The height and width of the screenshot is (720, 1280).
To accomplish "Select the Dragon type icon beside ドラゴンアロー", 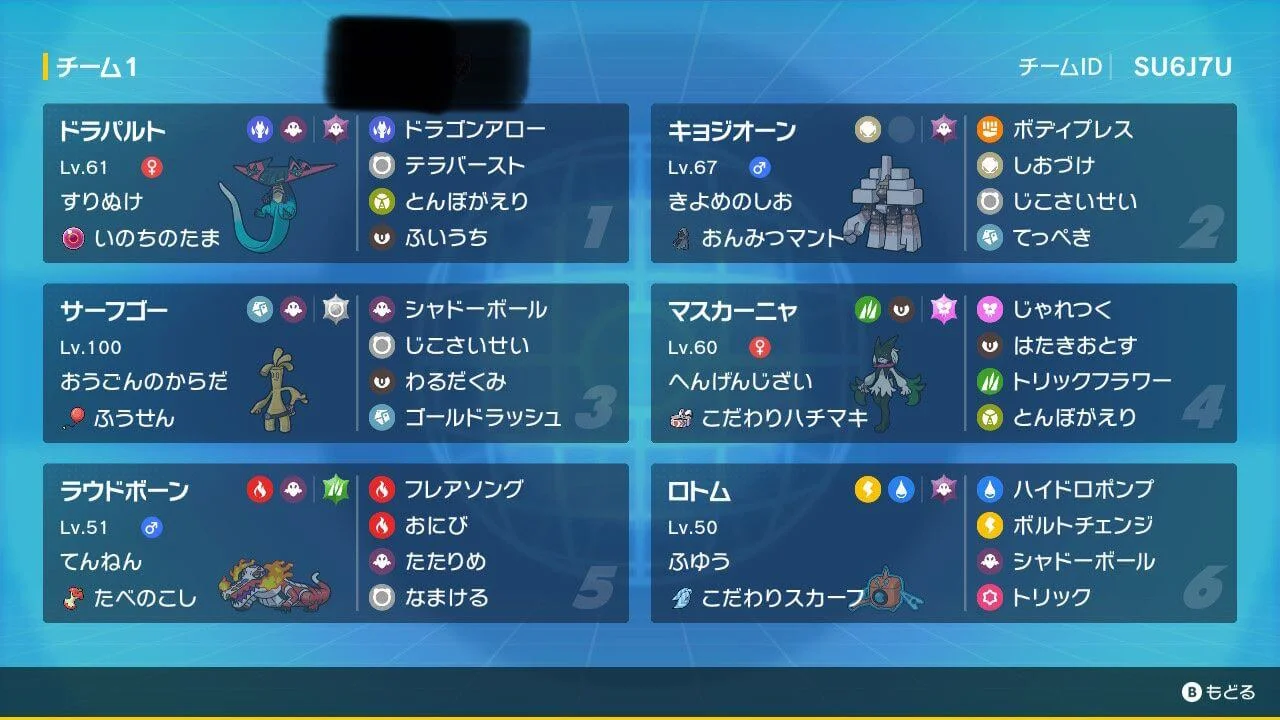I will (380, 128).
